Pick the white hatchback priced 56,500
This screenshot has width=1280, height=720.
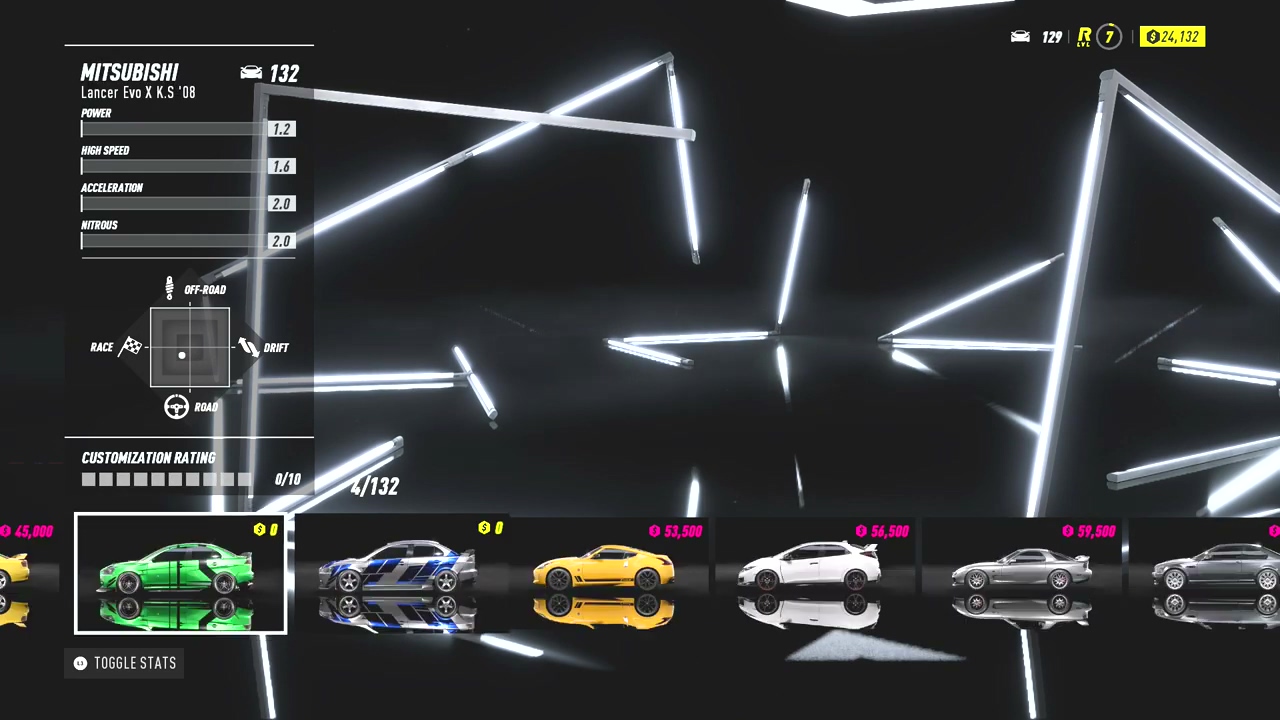tap(810, 571)
